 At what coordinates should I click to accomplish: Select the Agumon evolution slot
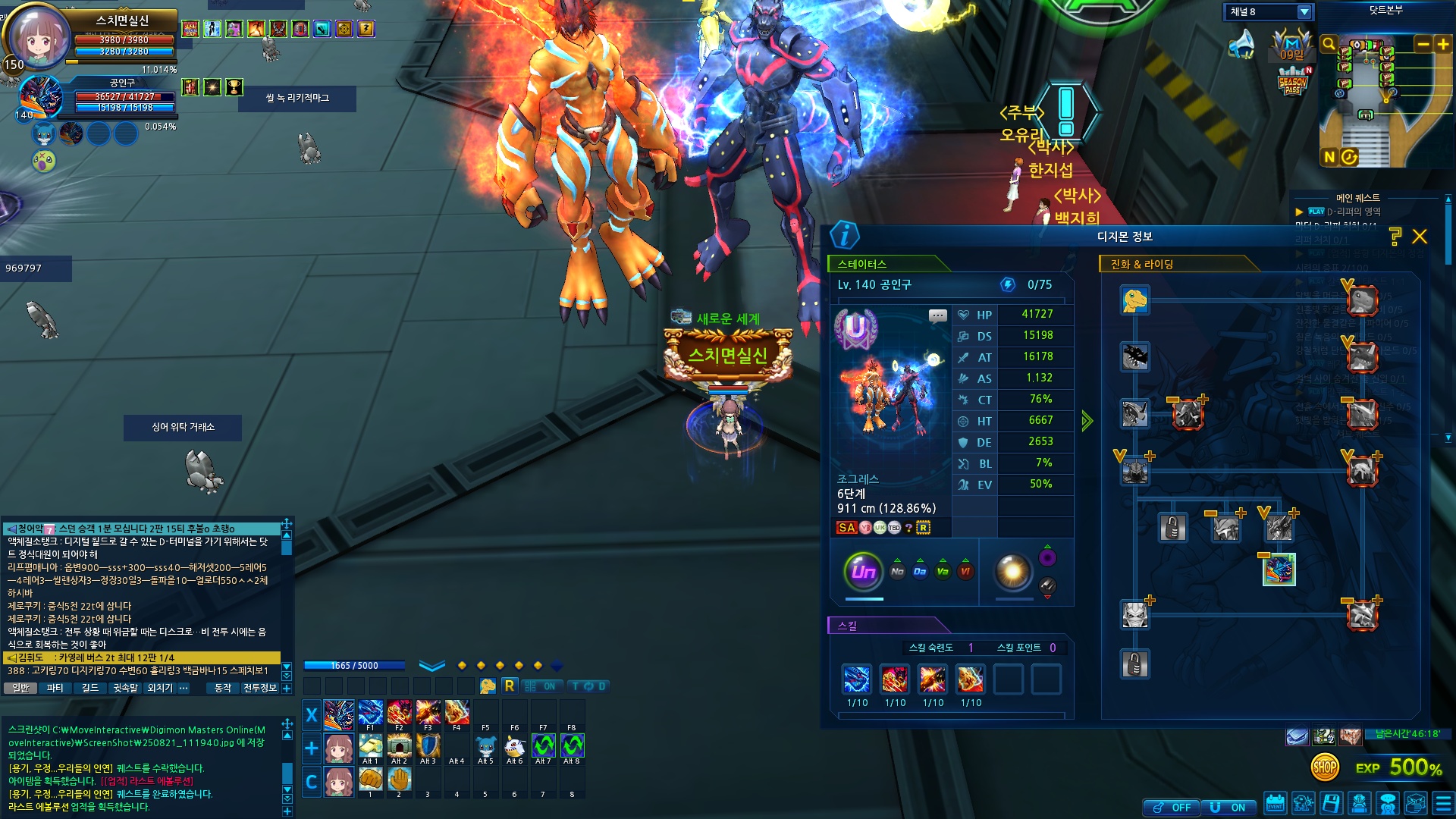[x=1134, y=300]
